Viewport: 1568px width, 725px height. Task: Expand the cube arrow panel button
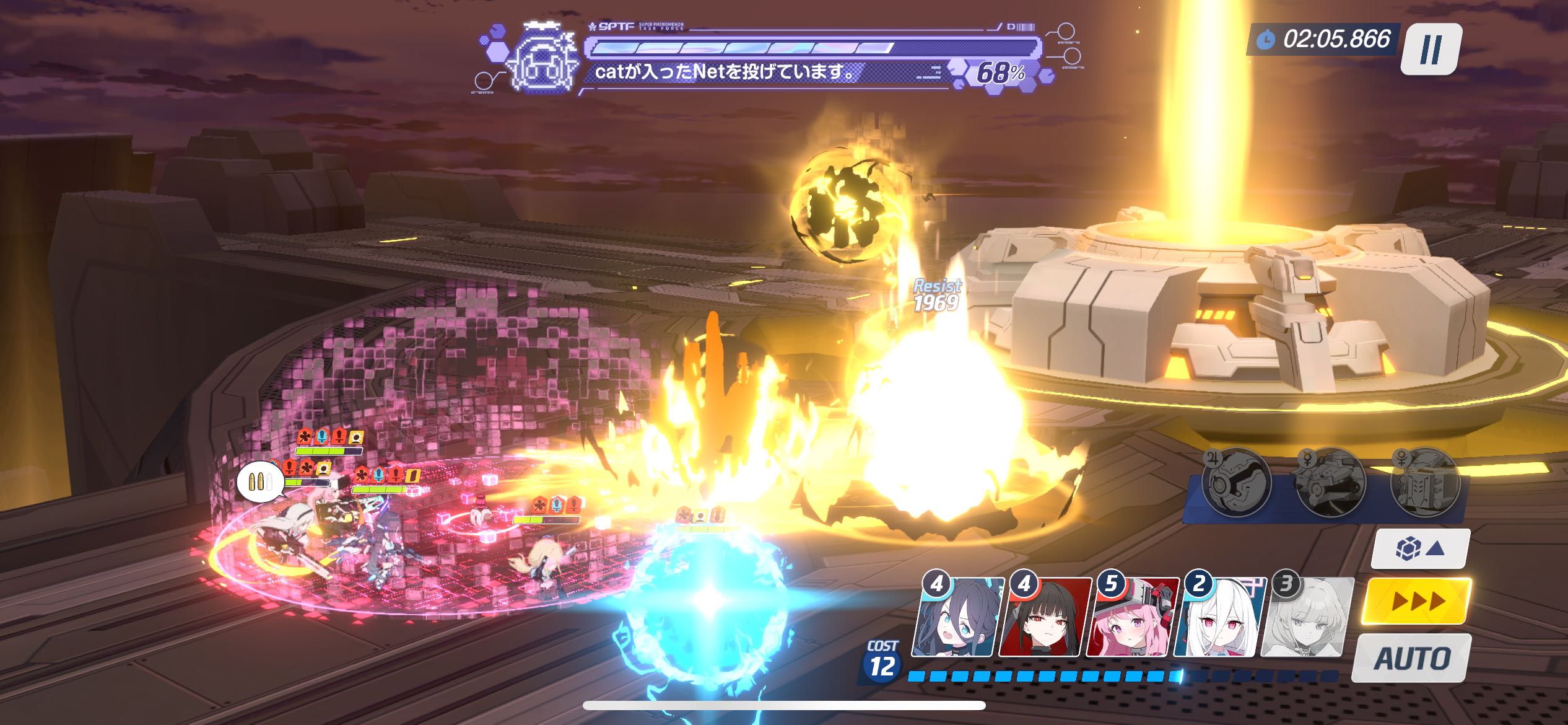click(x=1420, y=548)
